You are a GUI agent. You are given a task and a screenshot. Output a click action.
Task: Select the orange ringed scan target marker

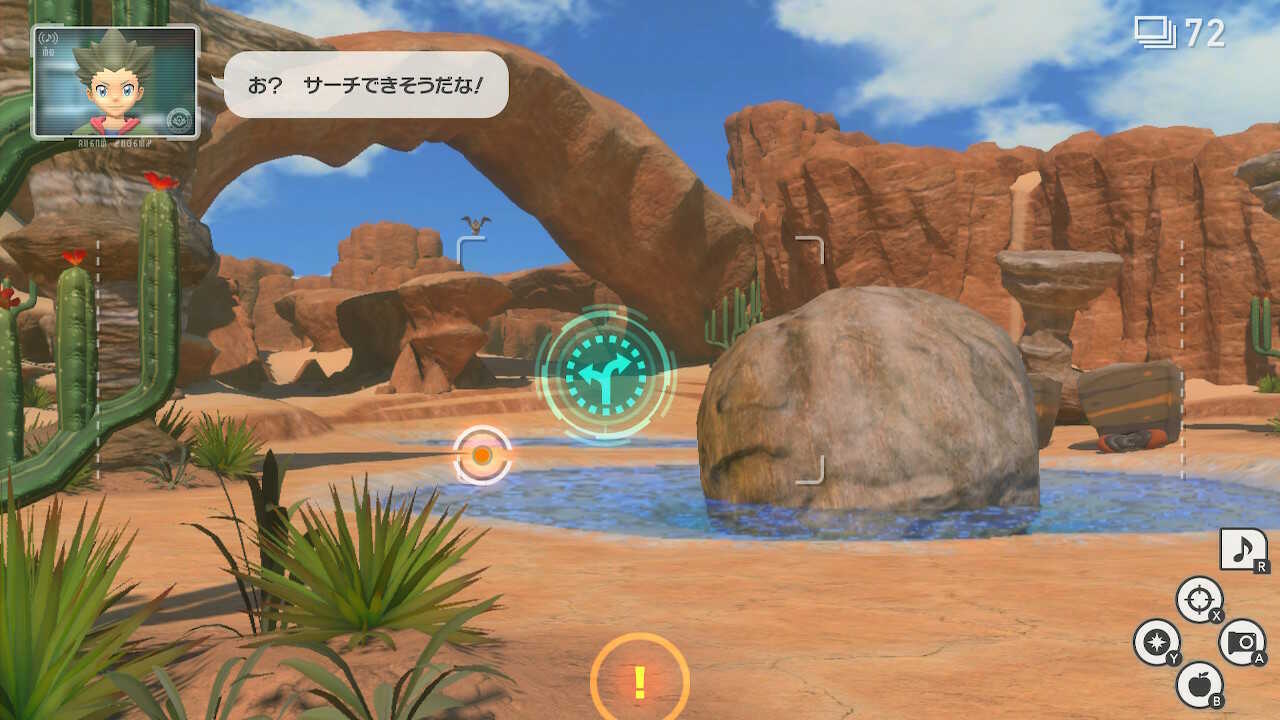click(x=483, y=454)
